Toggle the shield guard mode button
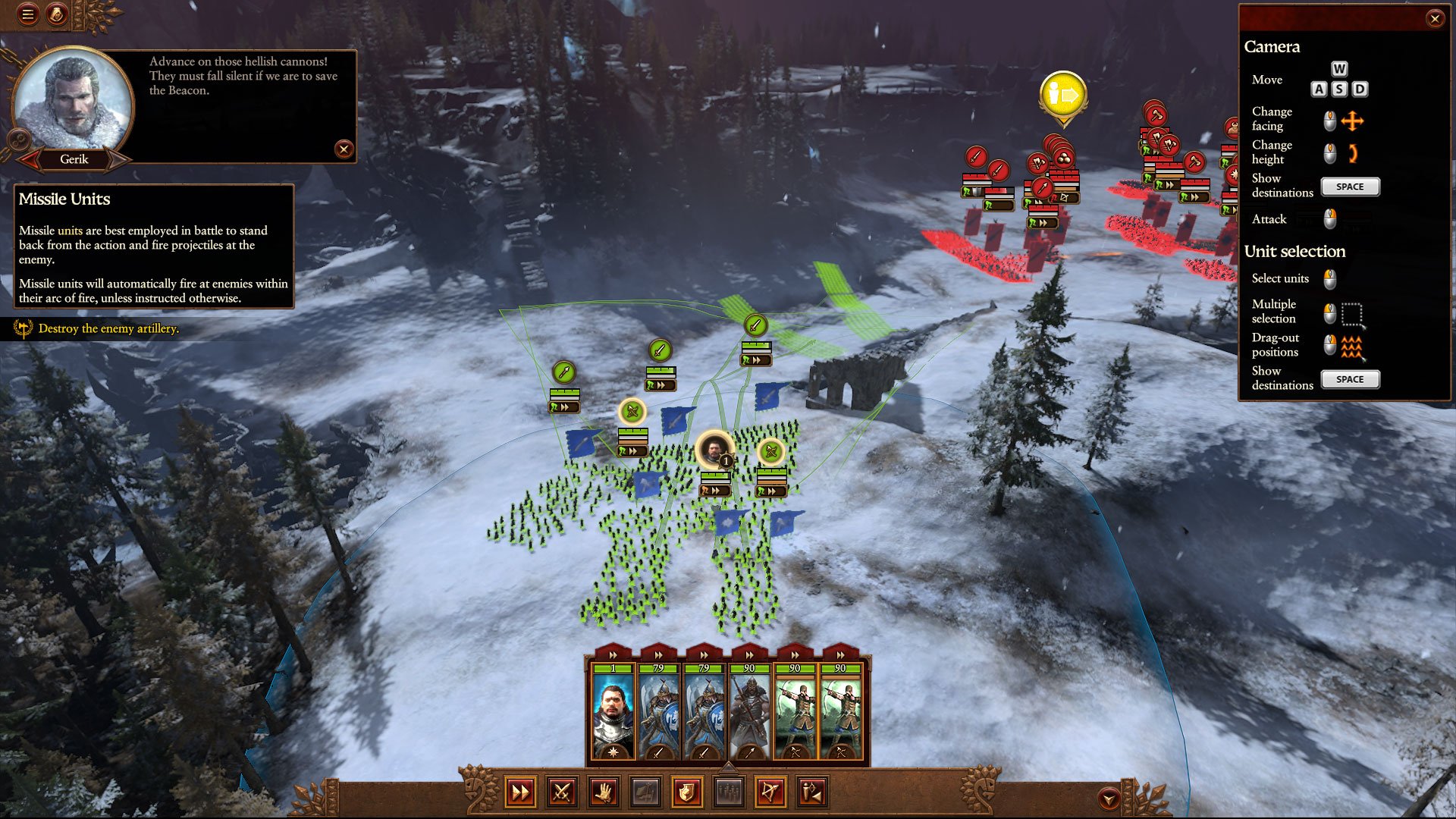 coord(686,793)
